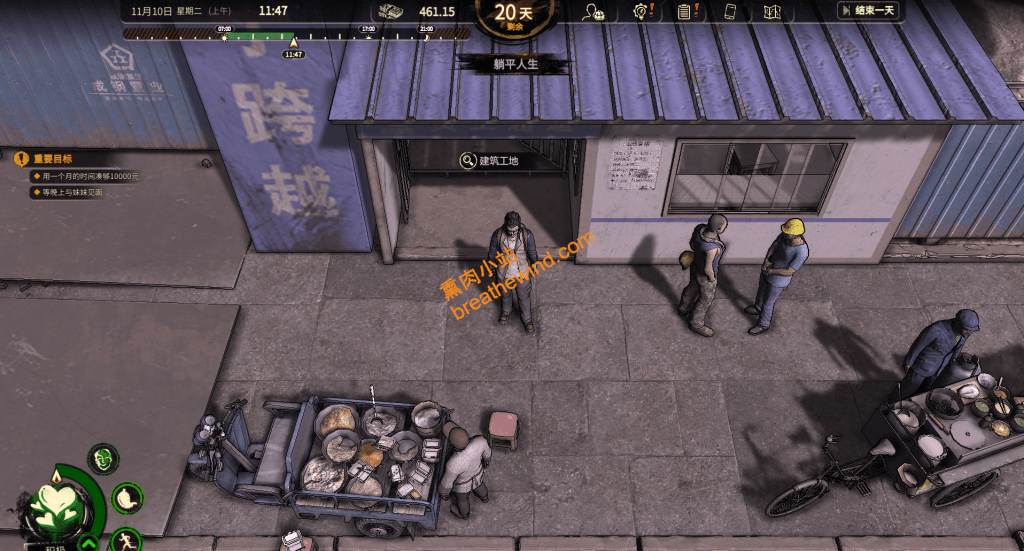Click the cash money stack icon

point(390,12)
